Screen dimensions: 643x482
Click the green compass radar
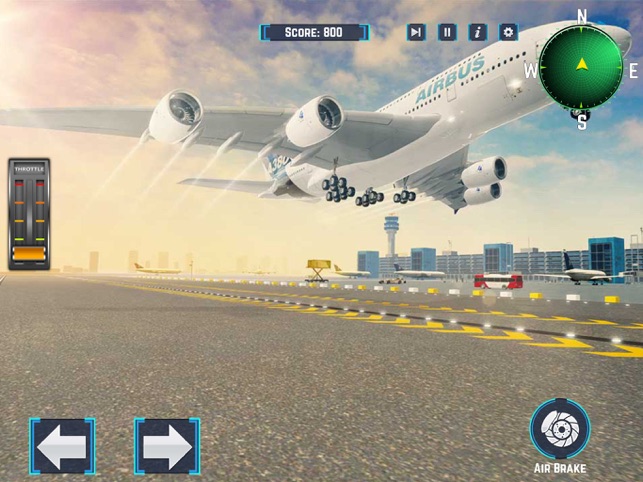click(x=582, y=66)
